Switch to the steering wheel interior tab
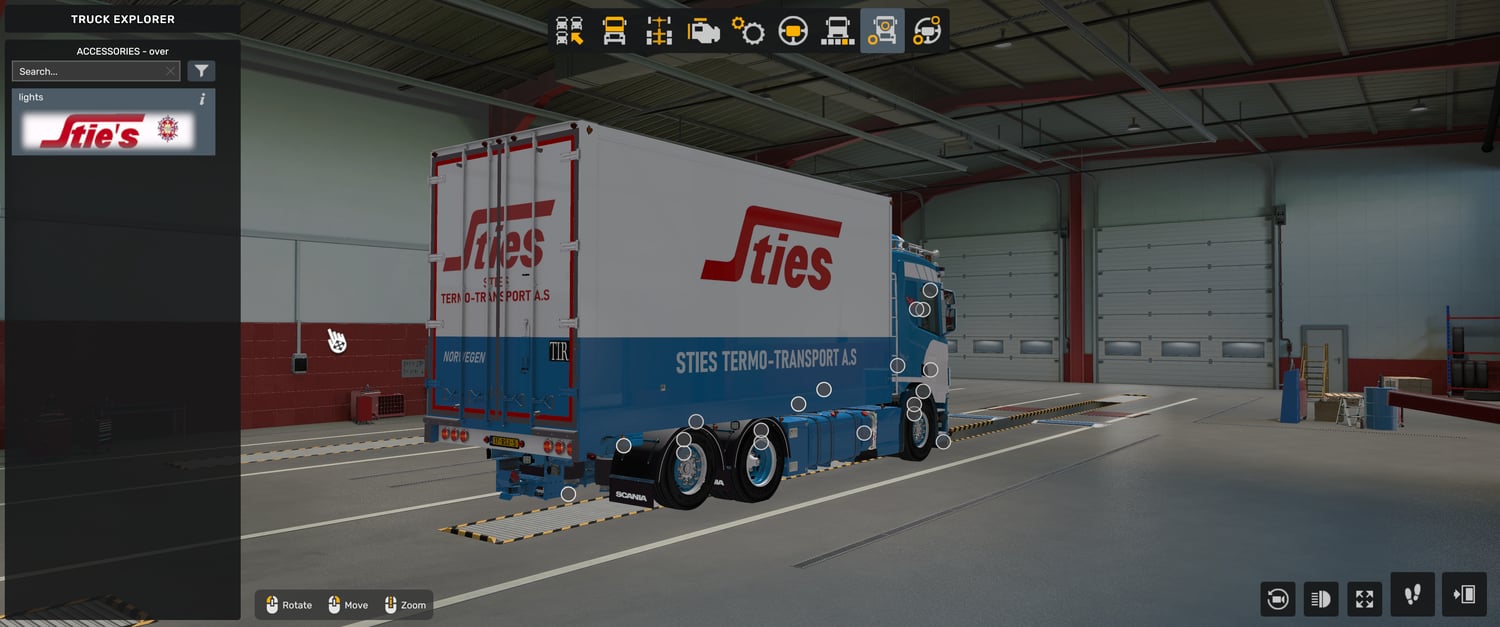This screenshot has width=1500, height=627. 793,31
